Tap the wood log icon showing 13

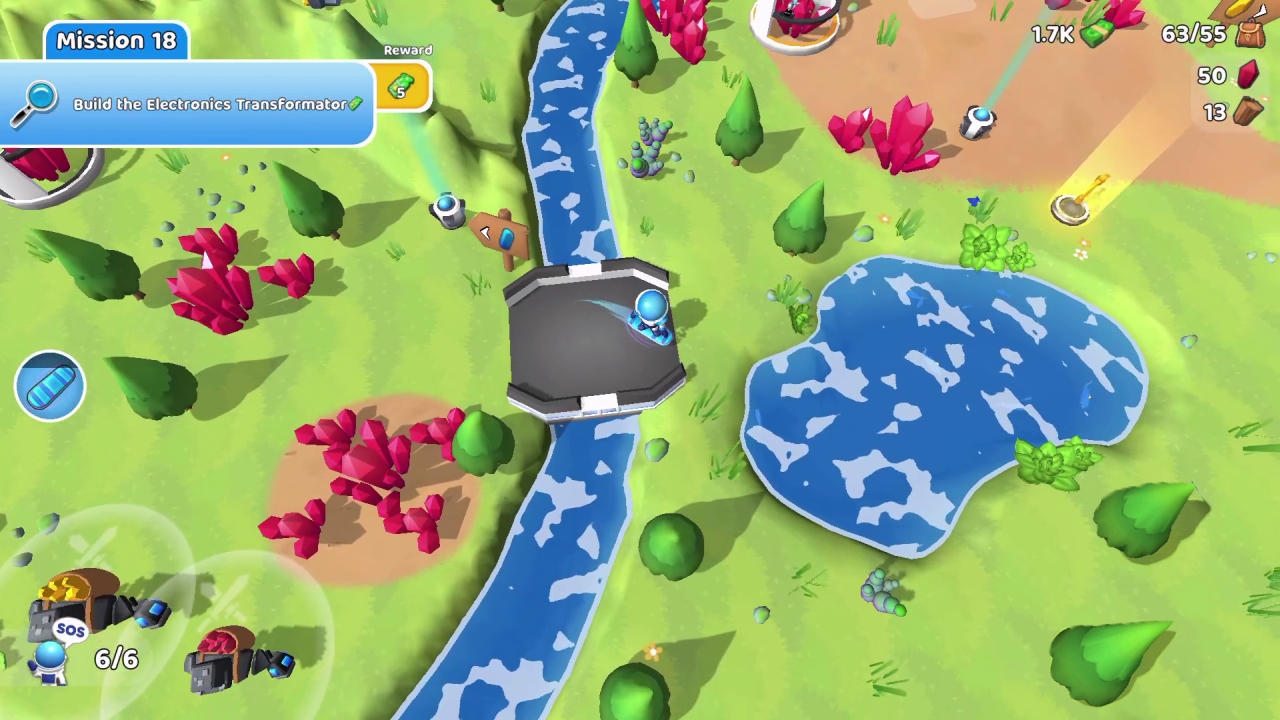(1250, 112)
